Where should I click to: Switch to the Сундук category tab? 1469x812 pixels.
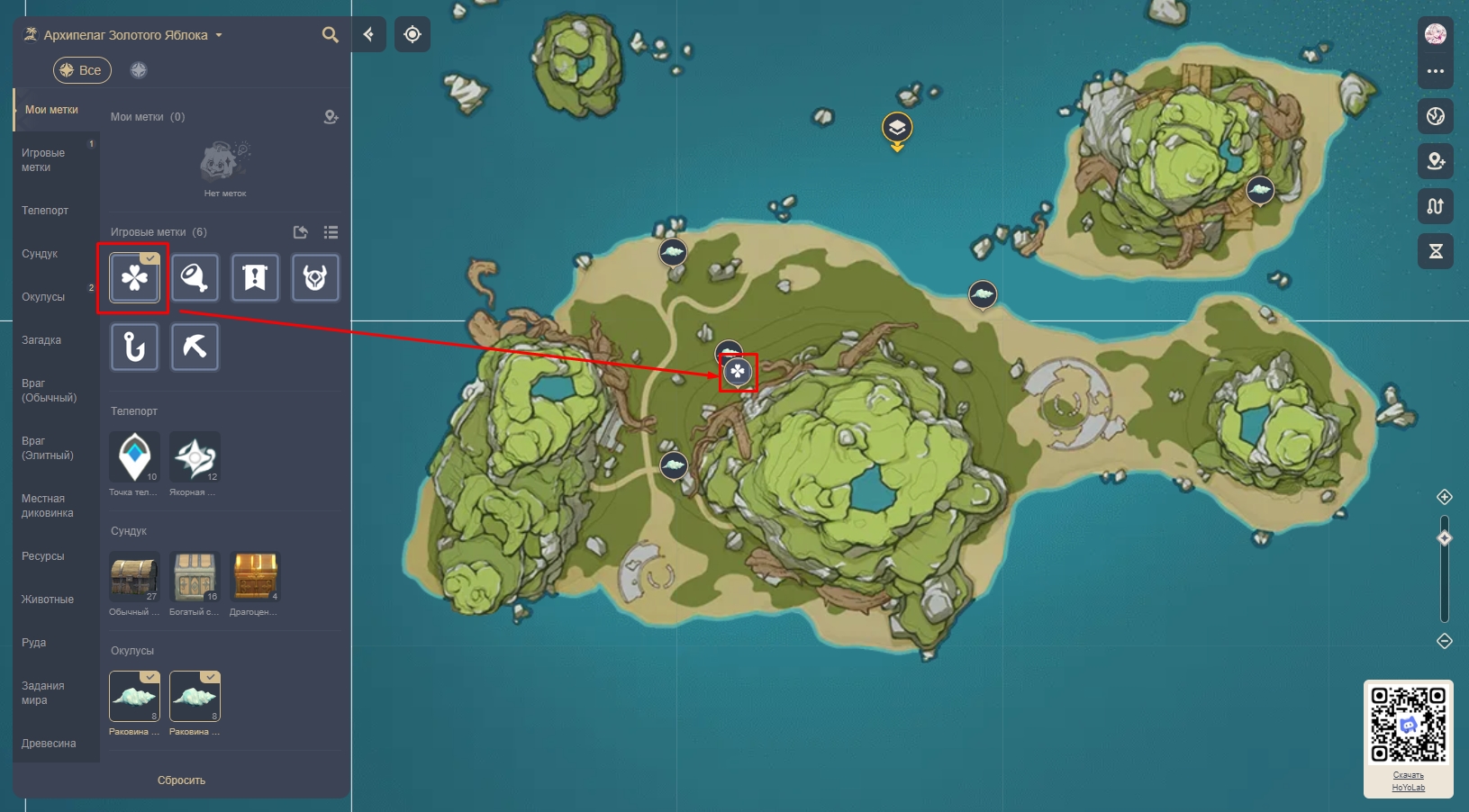(x=40, y=254)
